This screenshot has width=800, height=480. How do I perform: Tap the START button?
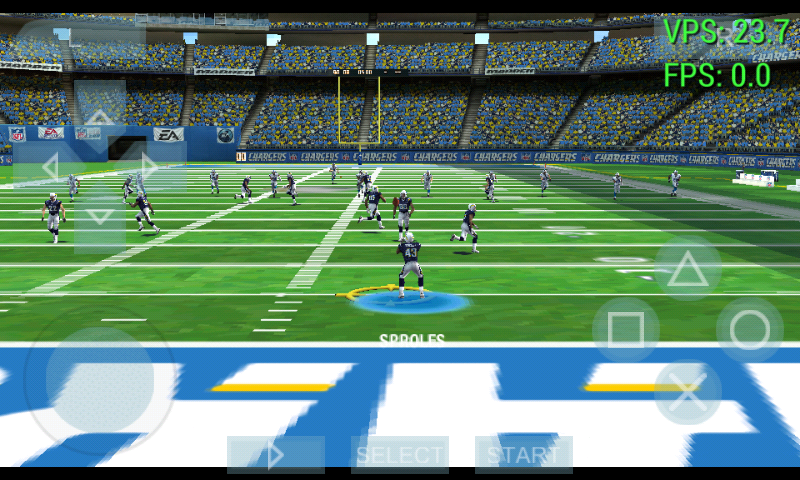(x=523, y=455)
